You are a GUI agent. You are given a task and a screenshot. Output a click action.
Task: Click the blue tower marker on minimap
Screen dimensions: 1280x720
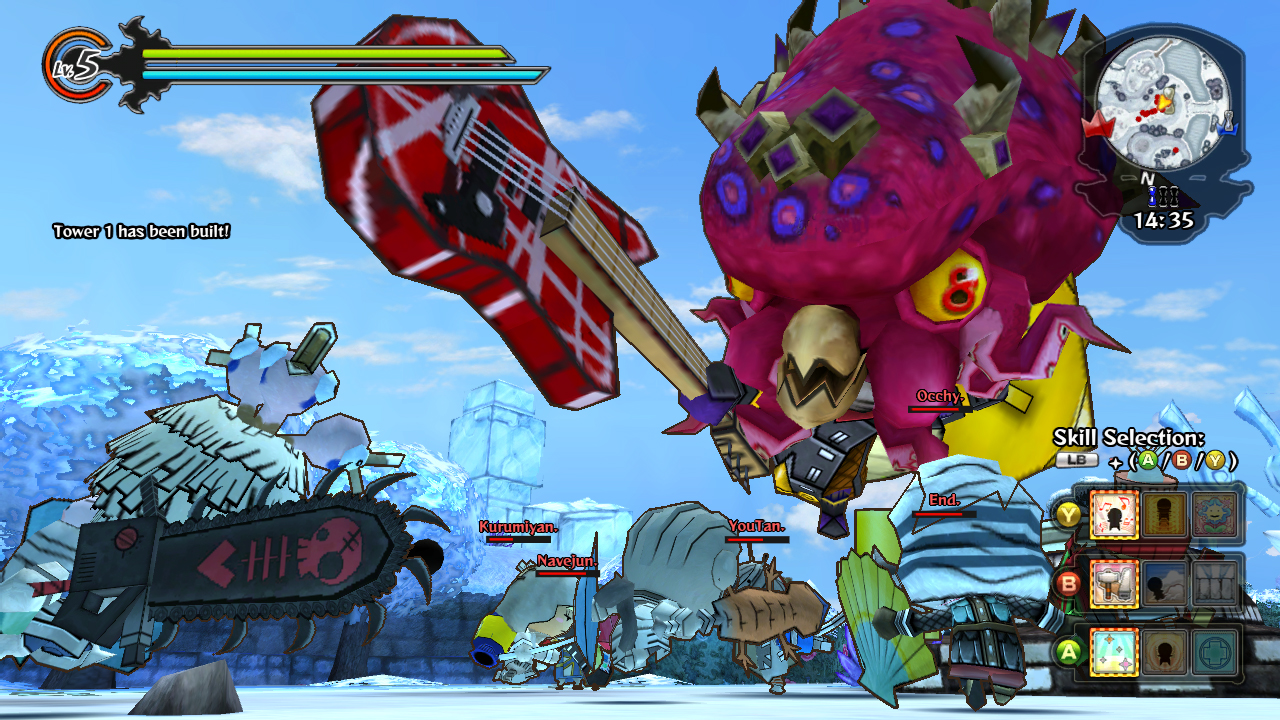point(1230,125)
